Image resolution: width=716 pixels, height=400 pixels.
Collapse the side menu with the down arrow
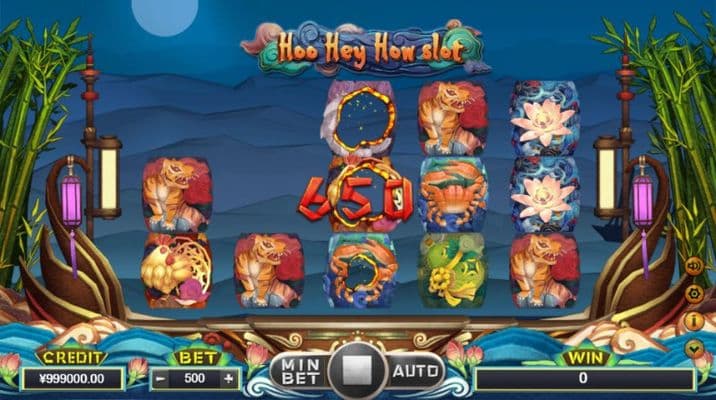pyautogui.click(x=693, y=348)
